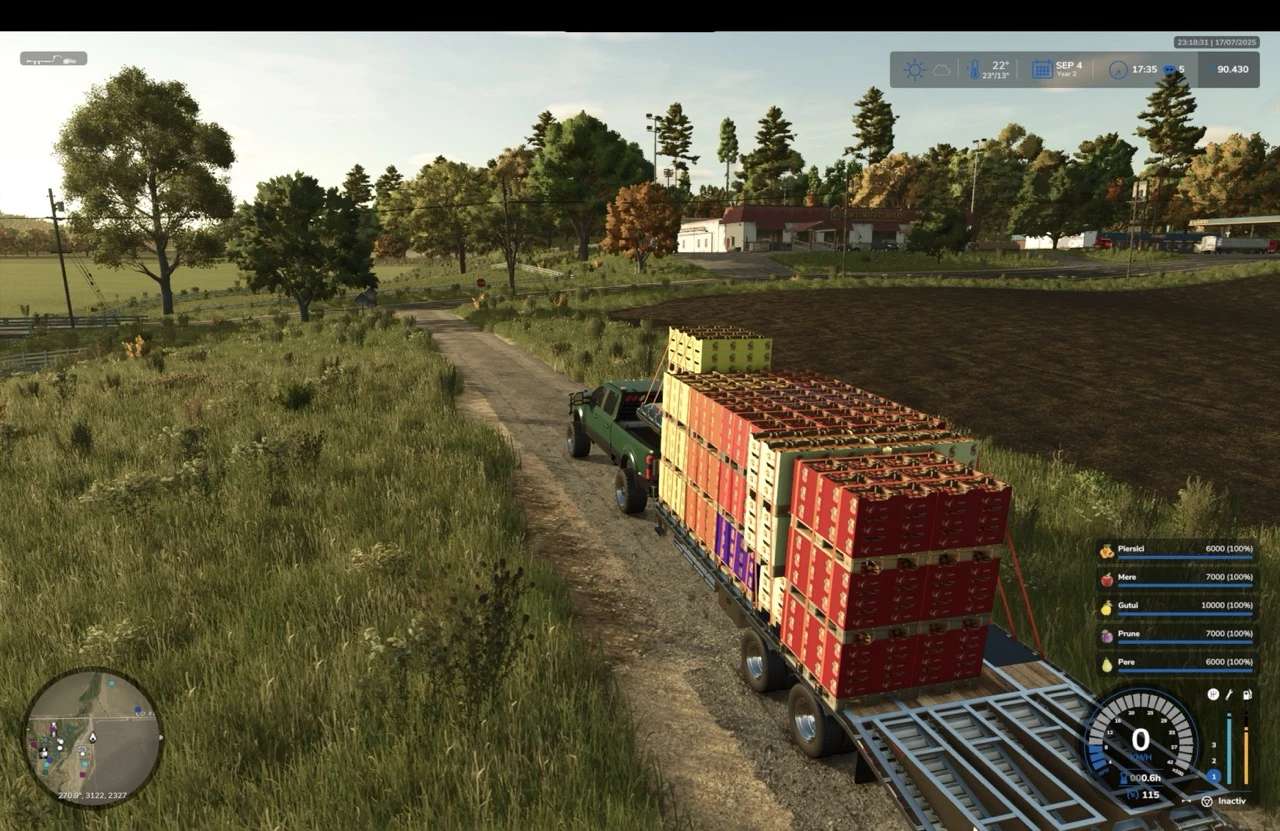The height and width of the screenshot is (831, 1280).
Task: Click the fuel pump icon
Action: 1246,694
